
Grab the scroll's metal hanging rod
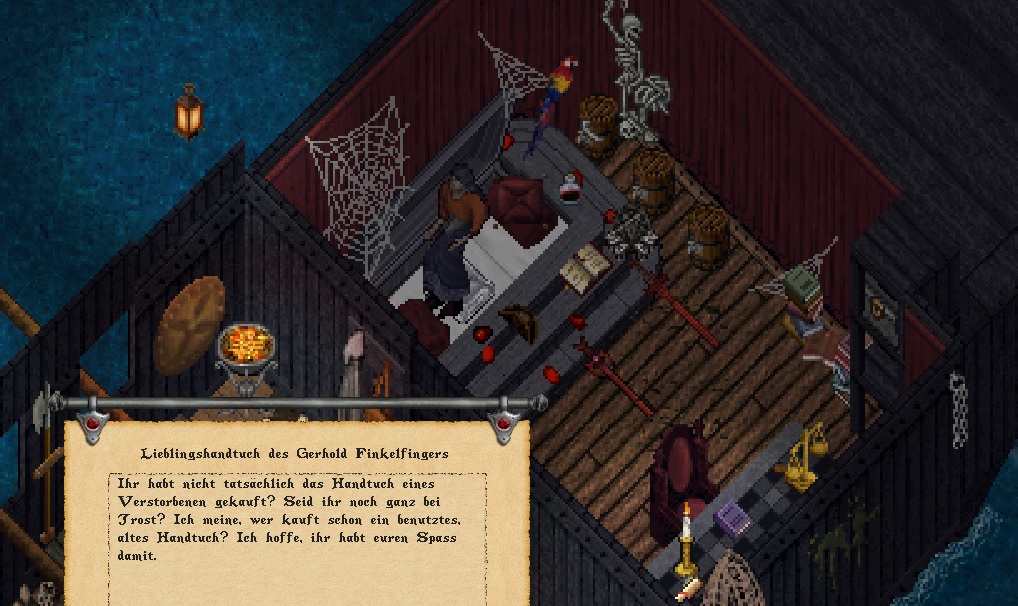coord(297,403)
